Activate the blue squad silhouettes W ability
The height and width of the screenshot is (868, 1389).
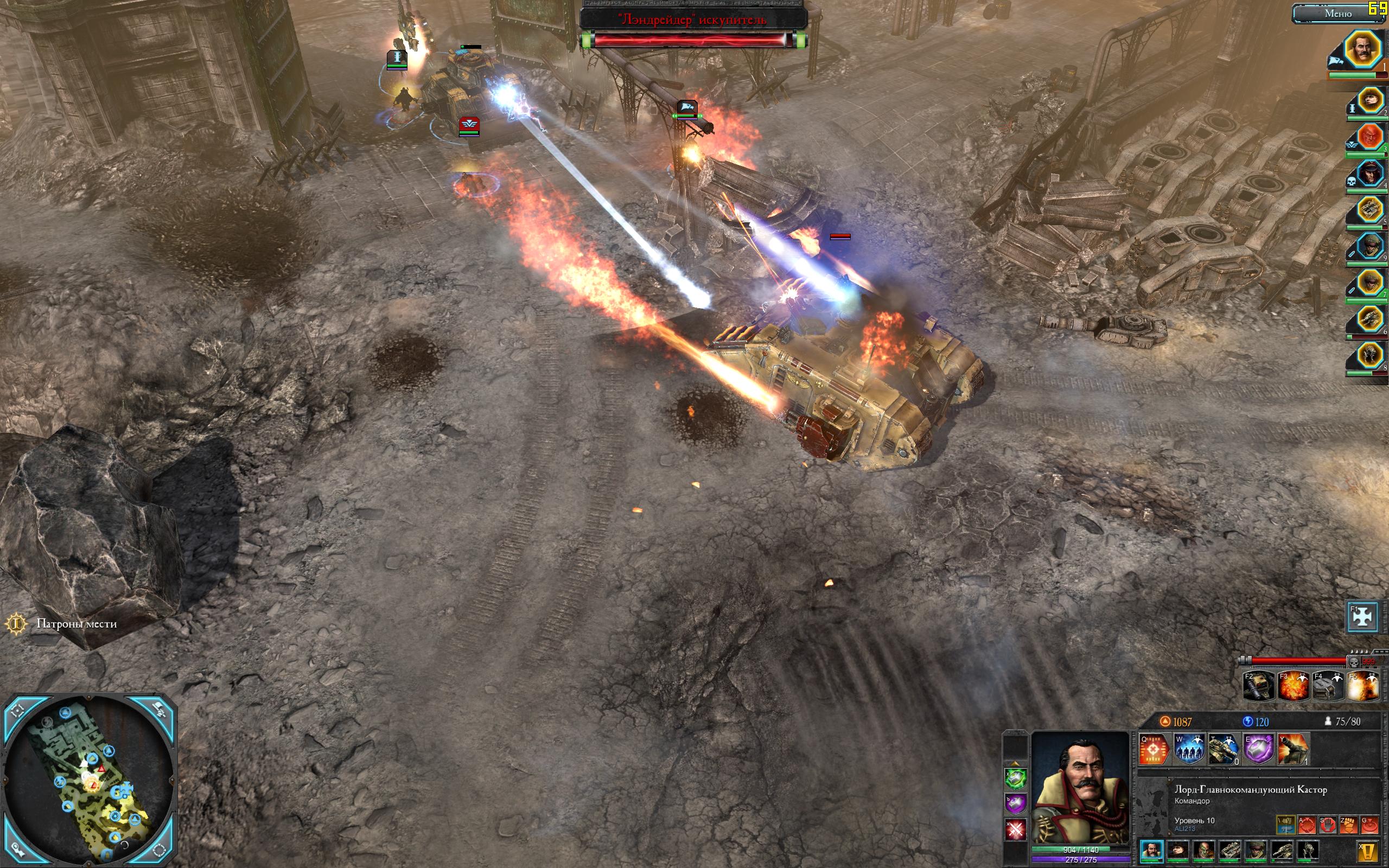pos(1189,749)
